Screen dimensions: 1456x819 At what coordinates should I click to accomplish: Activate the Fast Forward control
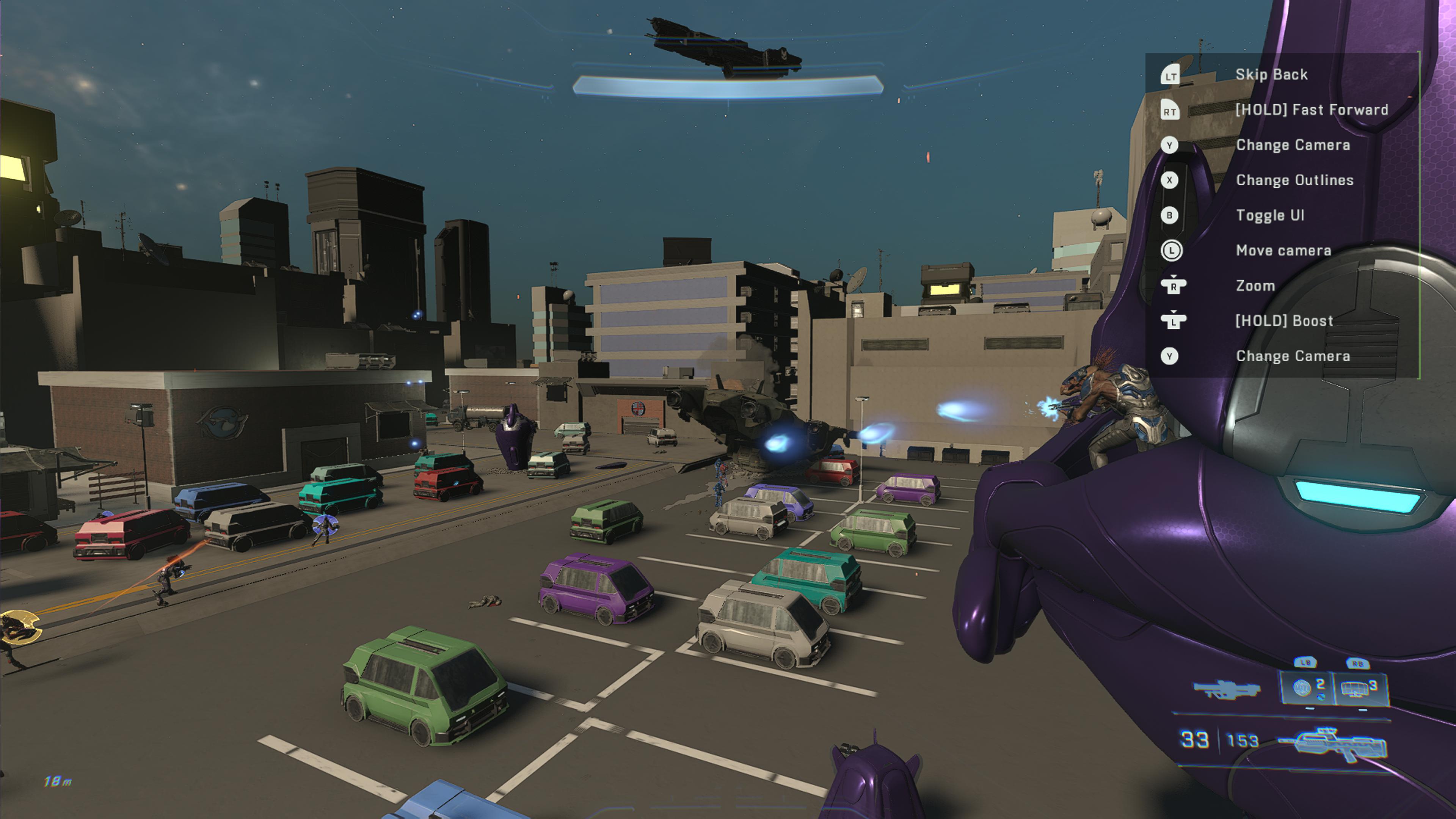click(x=1311, y=110)
